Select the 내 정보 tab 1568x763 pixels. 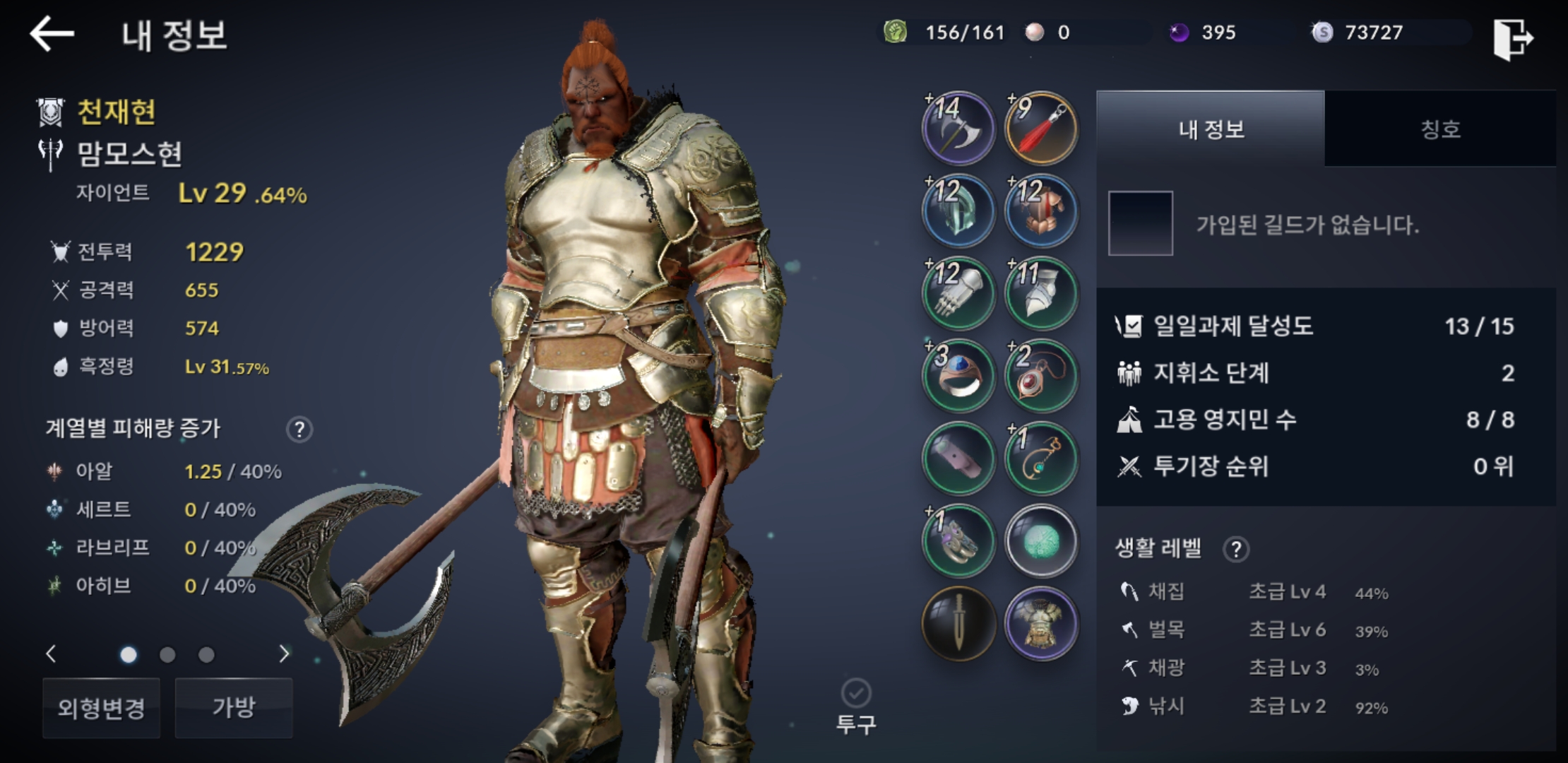(x=1211, y=129)
